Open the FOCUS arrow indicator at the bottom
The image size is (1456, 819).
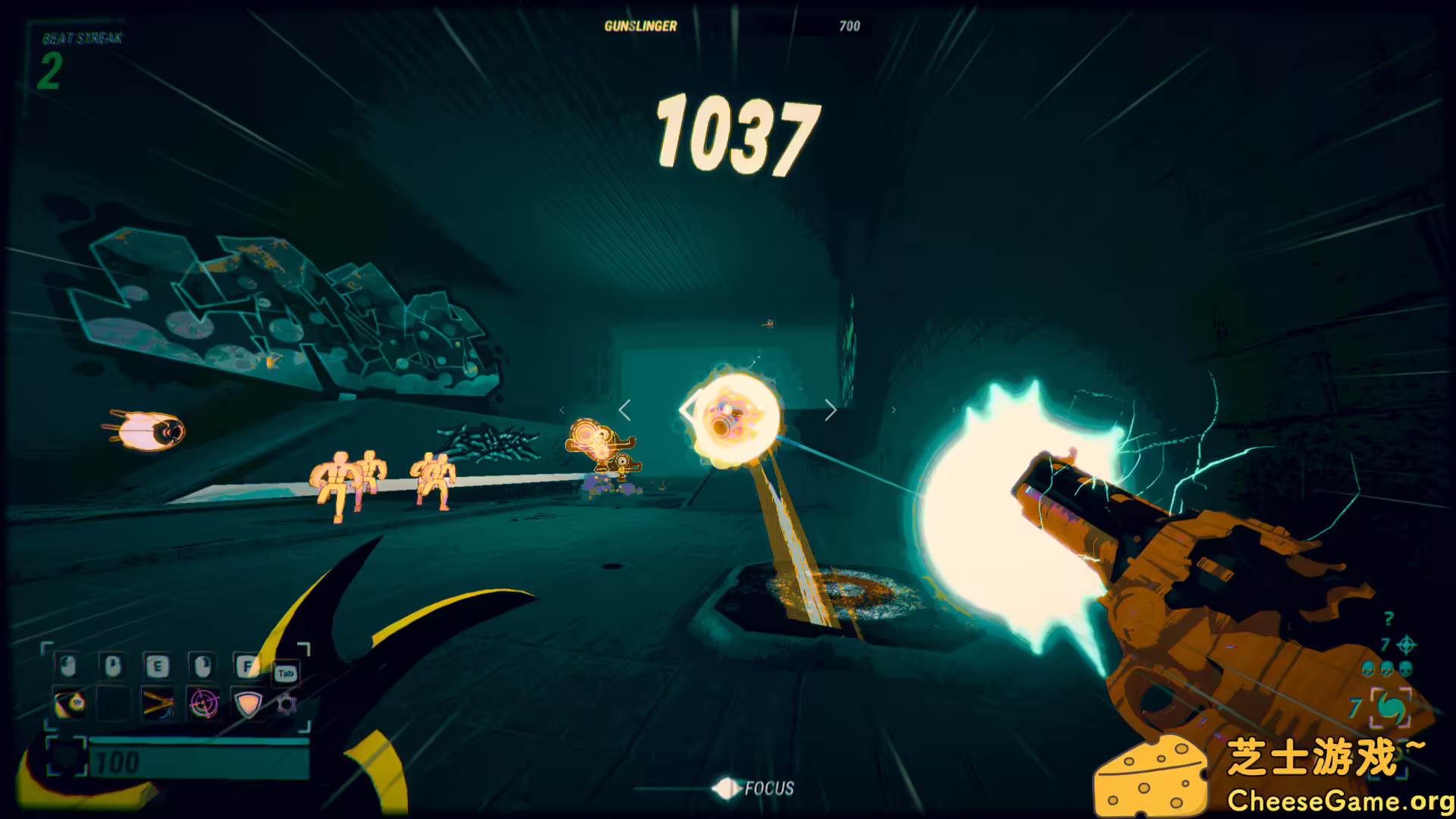[x=729, y=789]
